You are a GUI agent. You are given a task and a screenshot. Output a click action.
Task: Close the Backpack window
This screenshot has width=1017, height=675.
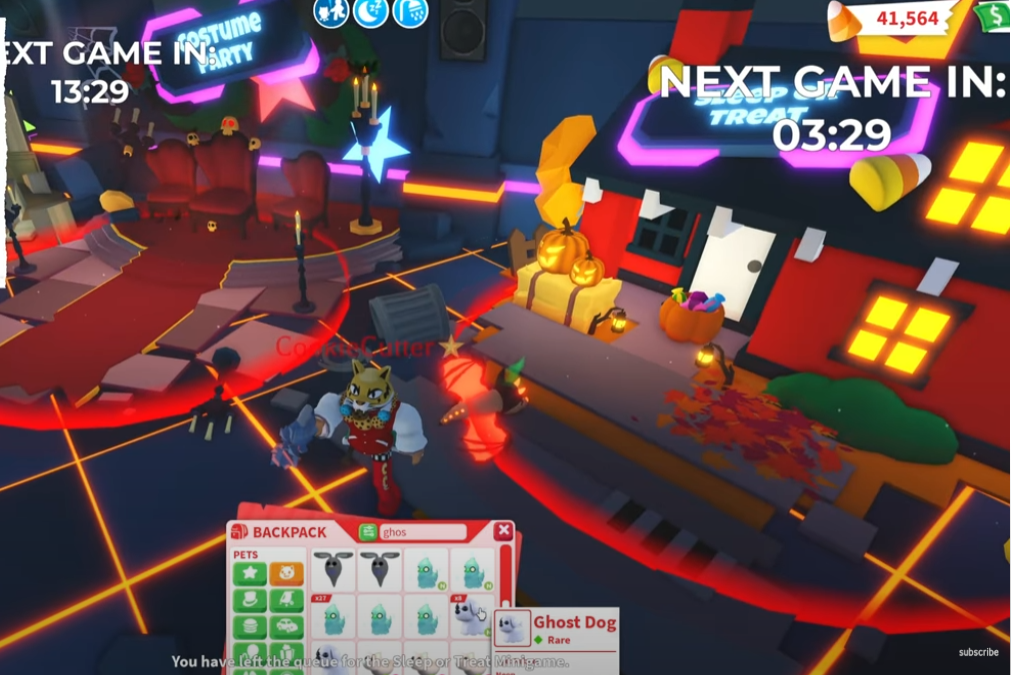click(503, 531)
